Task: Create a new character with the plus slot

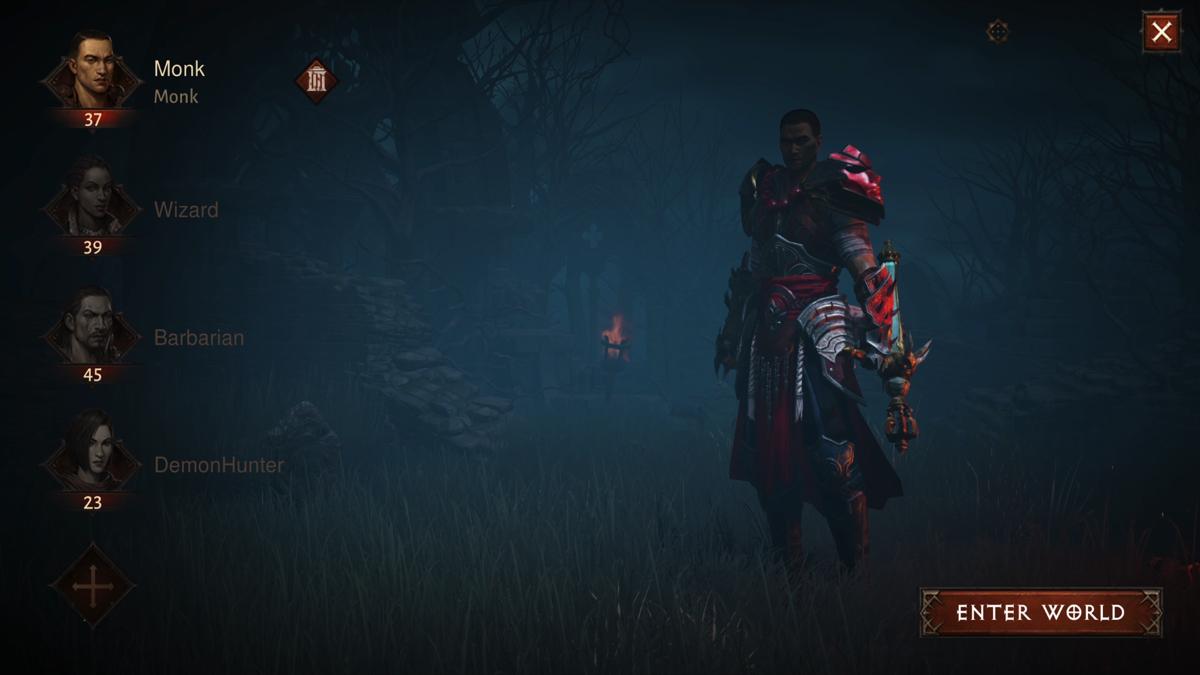Action: pos(93,586)
